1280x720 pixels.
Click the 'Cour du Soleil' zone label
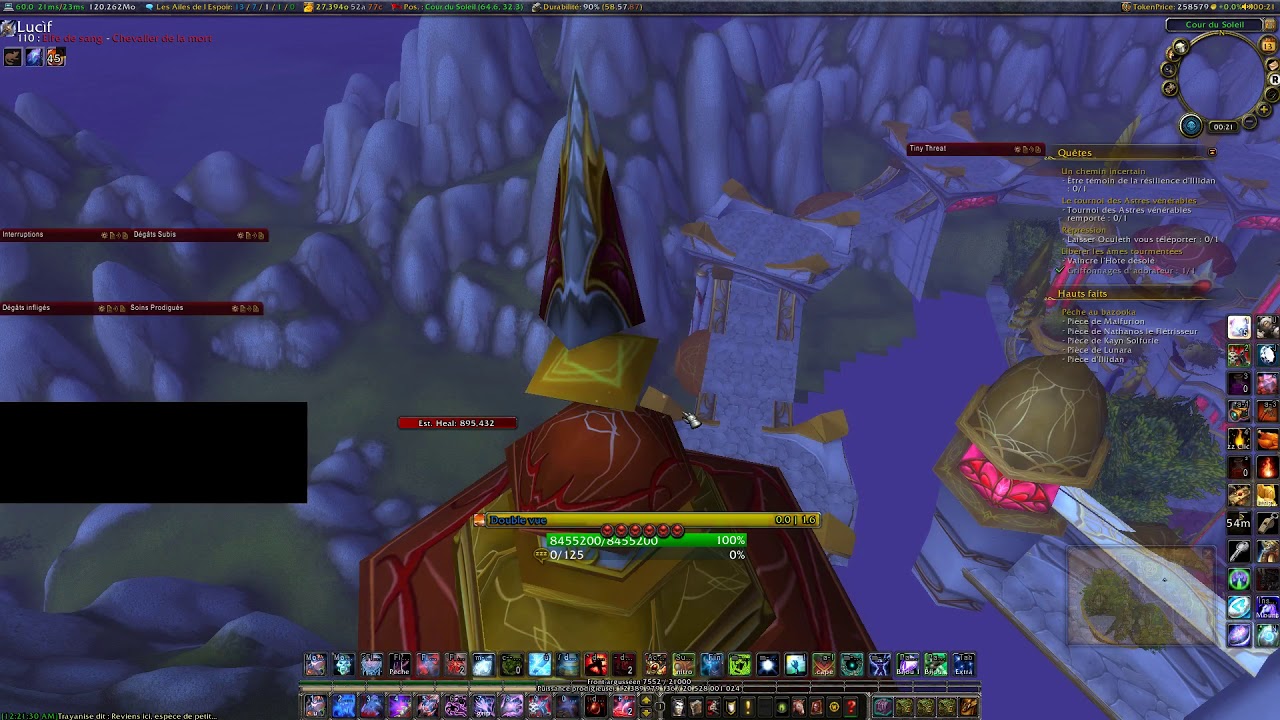(1214, 25)
